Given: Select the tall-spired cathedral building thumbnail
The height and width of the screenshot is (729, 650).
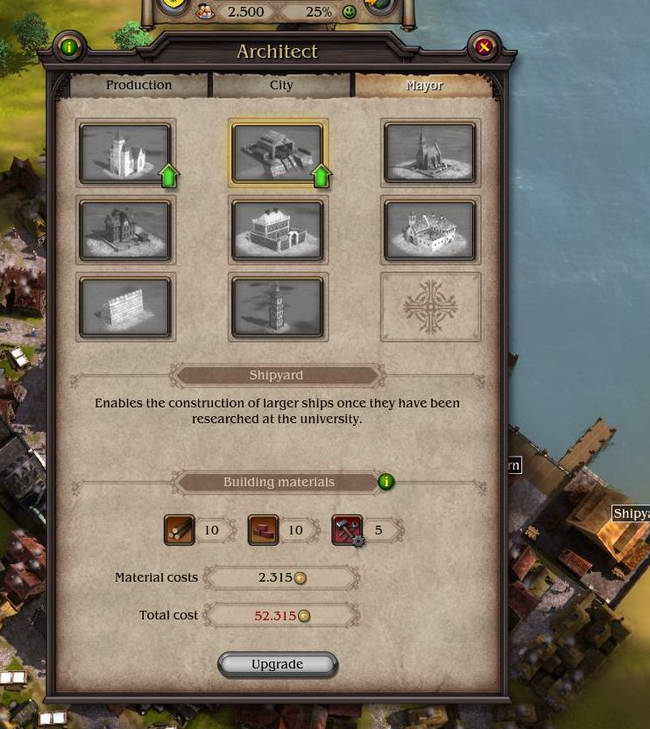Looking at the screenshot, I should [x=429, y=152].
